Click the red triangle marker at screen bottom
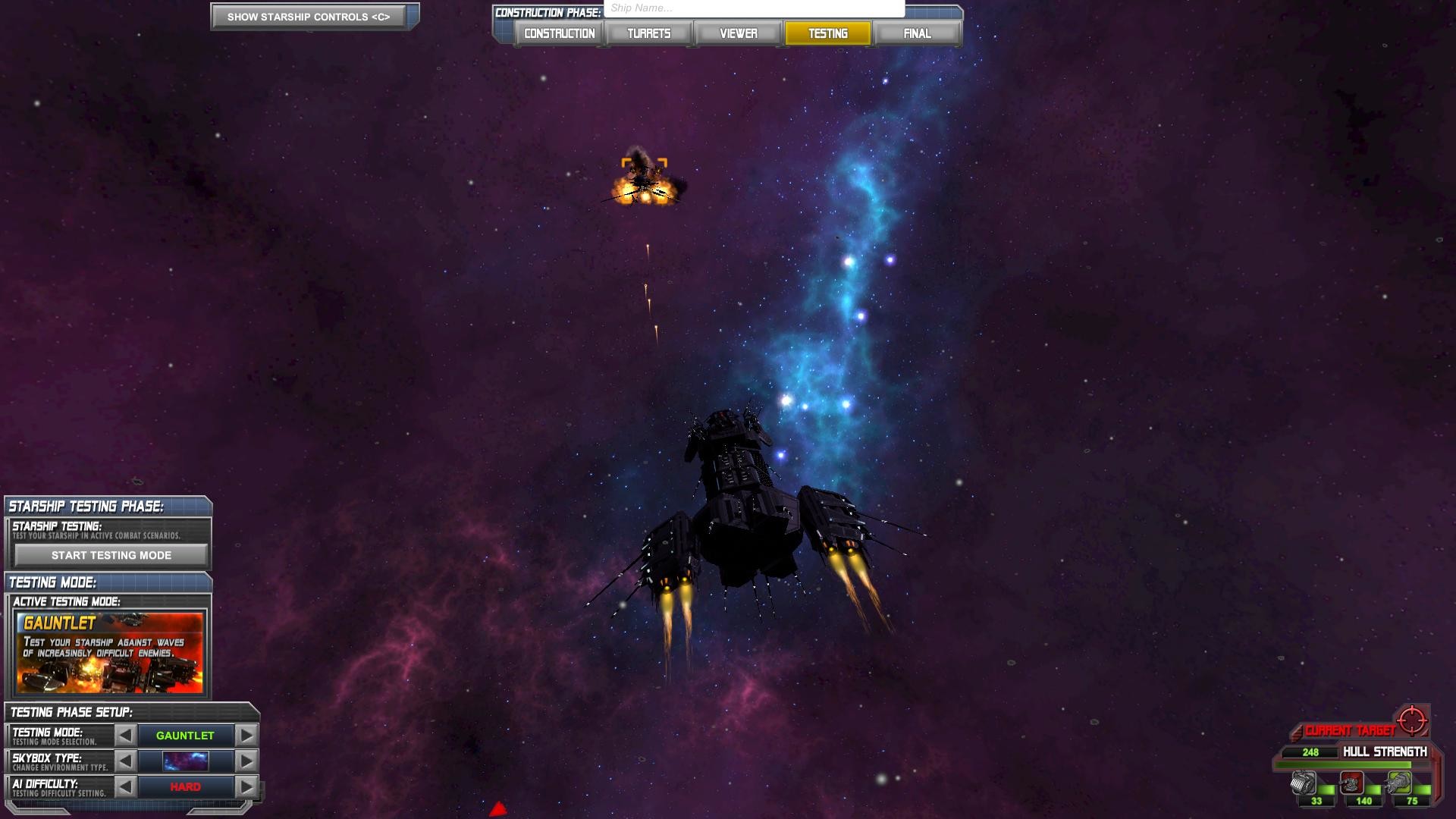 (x=498, y=809)
